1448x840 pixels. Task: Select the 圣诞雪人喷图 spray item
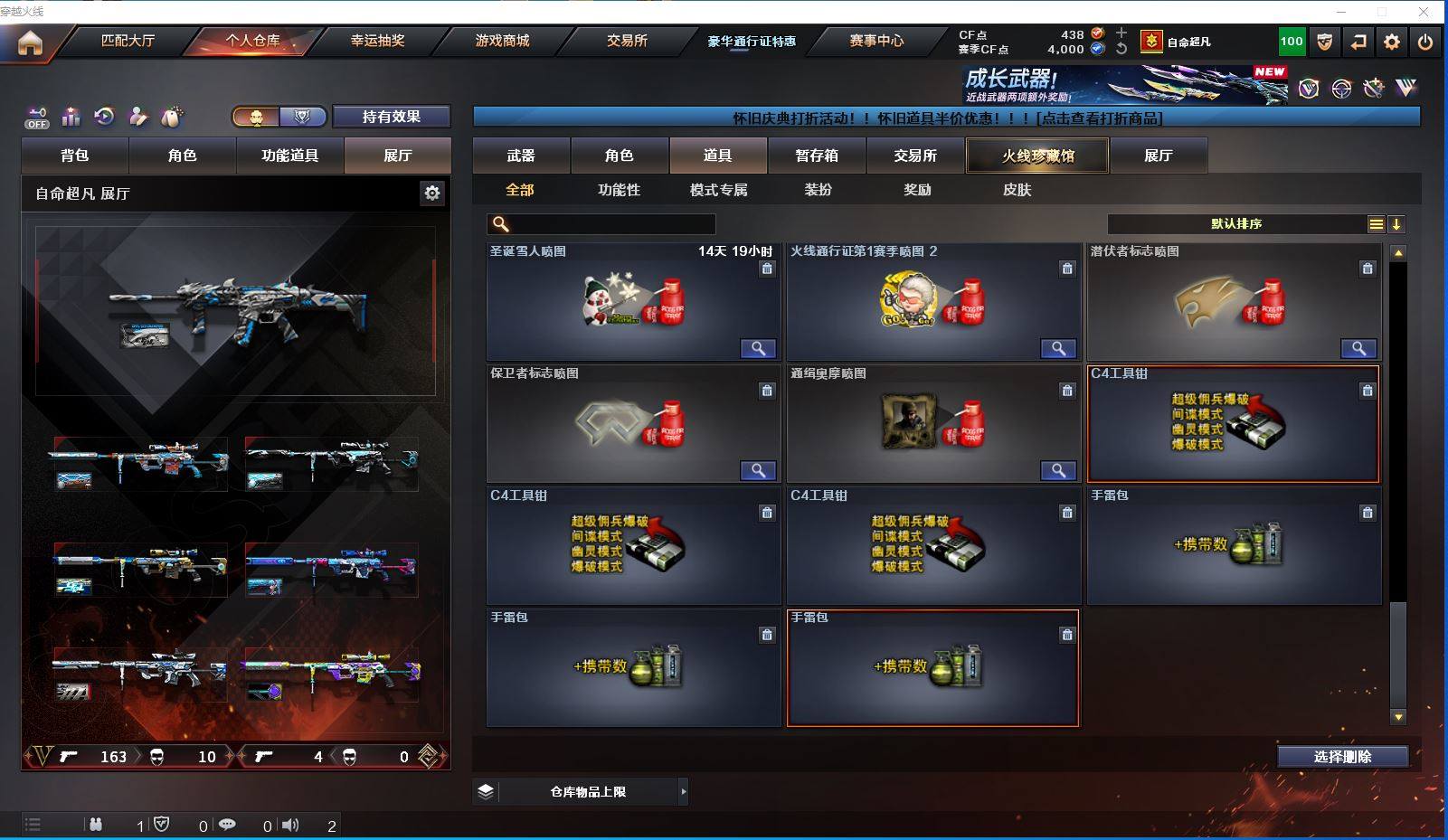point(632,302)
